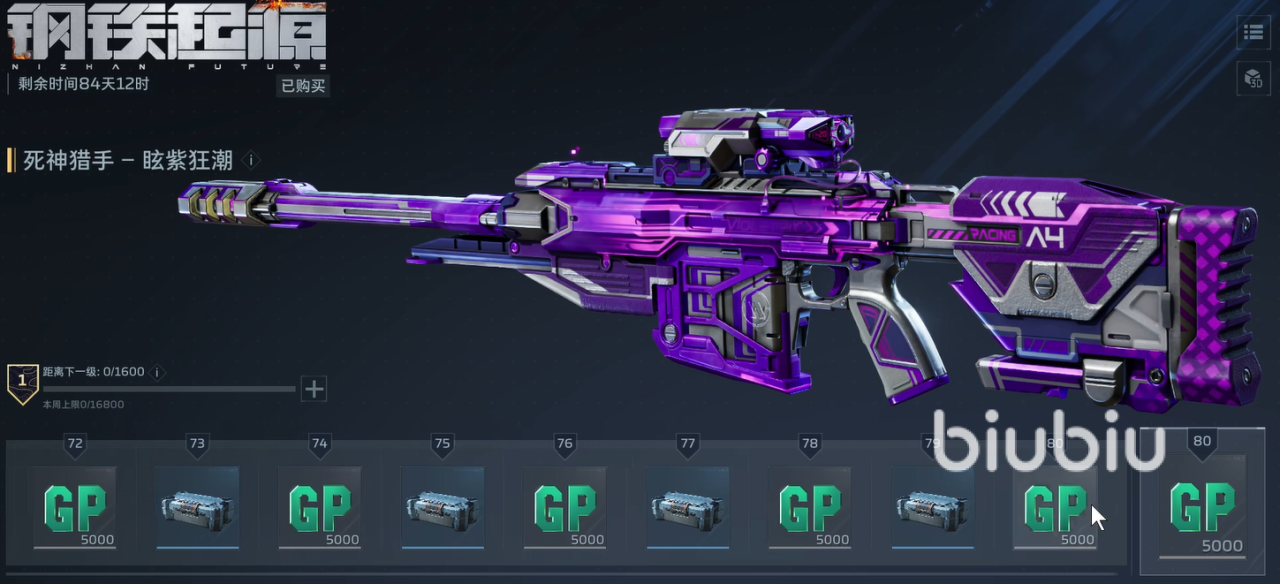Screen dimensions: 1280x584
Task: Toggle the 3D model preview icon
Action: 1253,77
